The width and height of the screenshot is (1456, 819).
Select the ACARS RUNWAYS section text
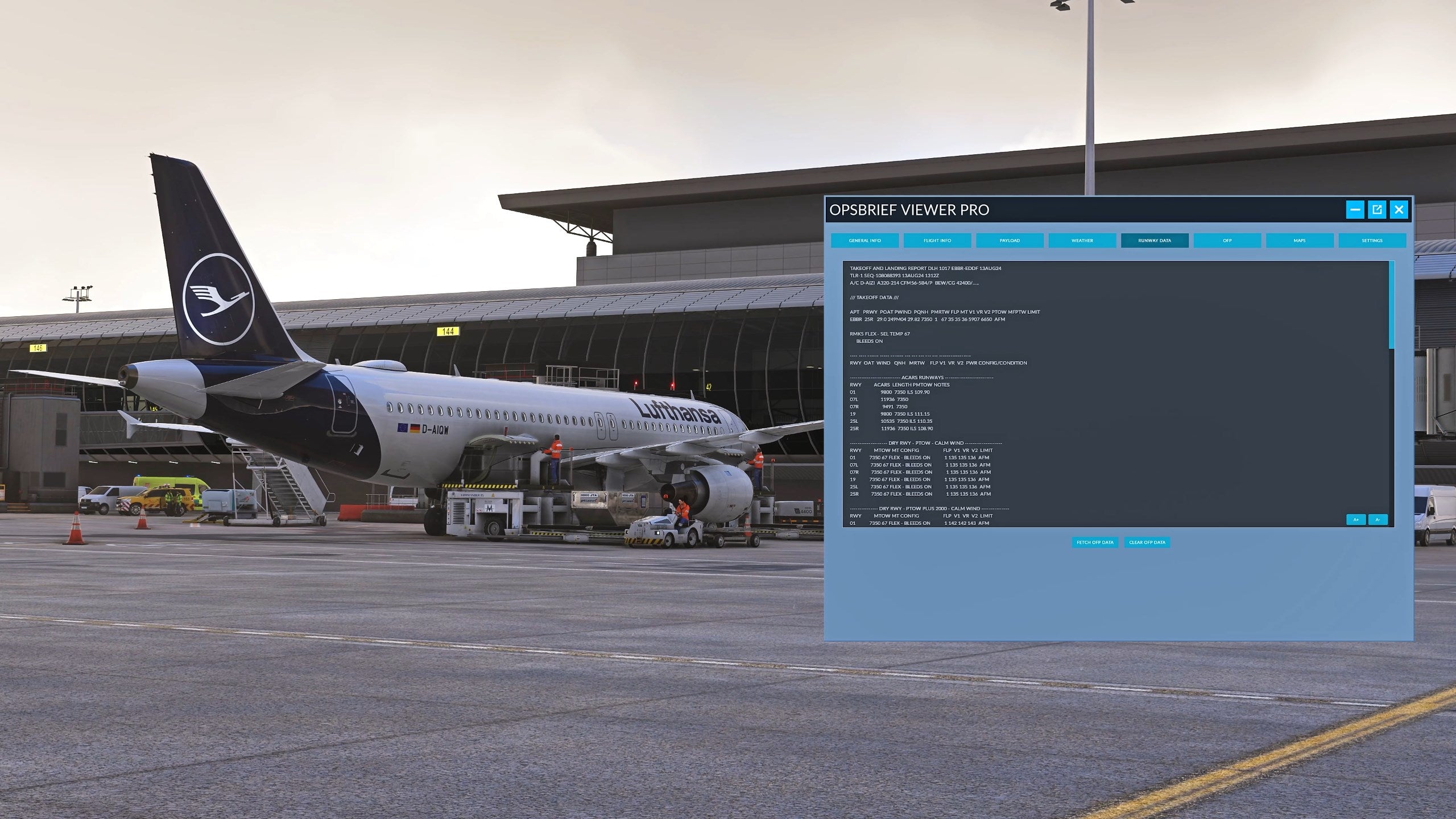click(923, 377)
